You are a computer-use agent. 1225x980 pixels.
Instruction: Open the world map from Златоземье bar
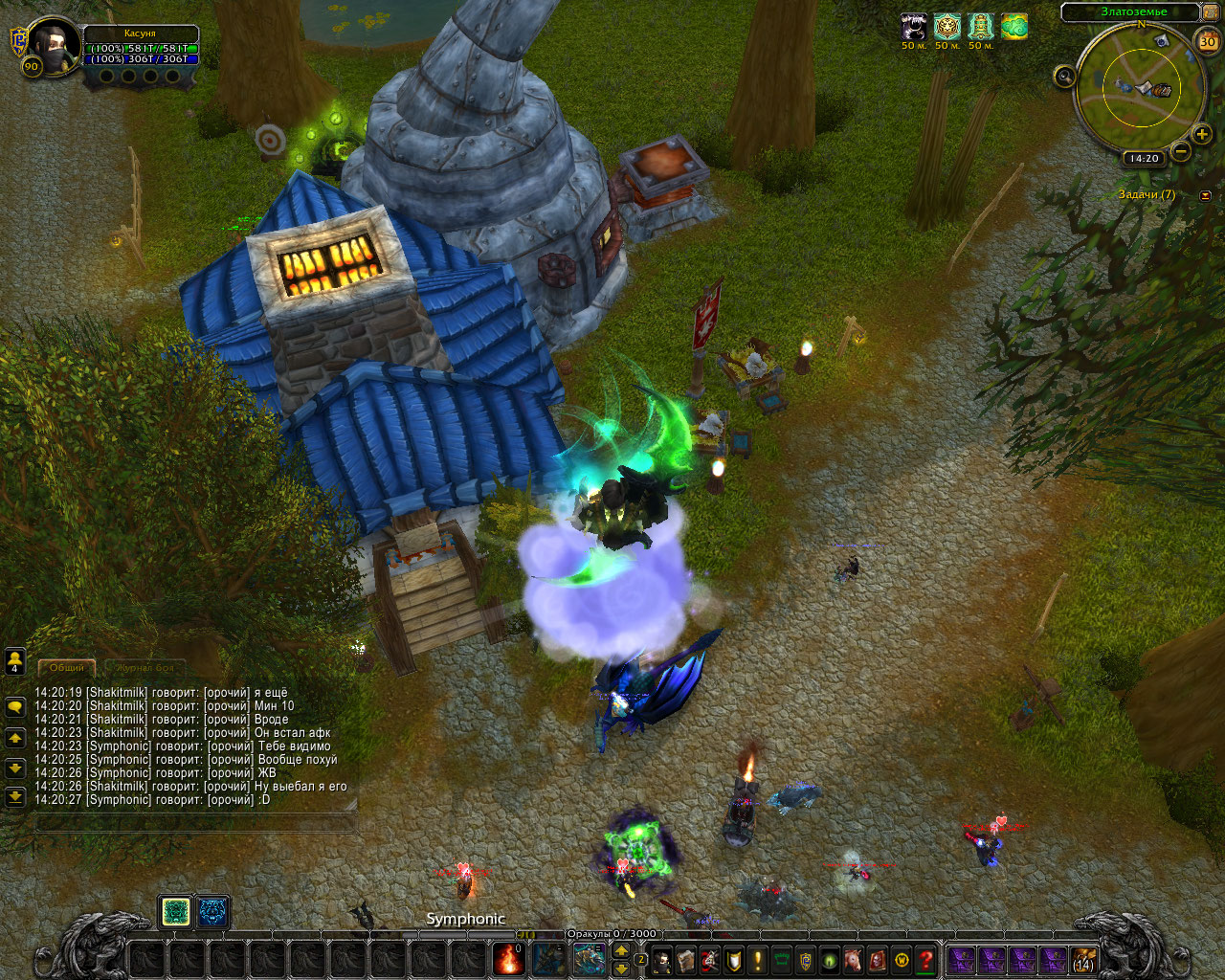pyautogui.click(x=1133, y=12)
